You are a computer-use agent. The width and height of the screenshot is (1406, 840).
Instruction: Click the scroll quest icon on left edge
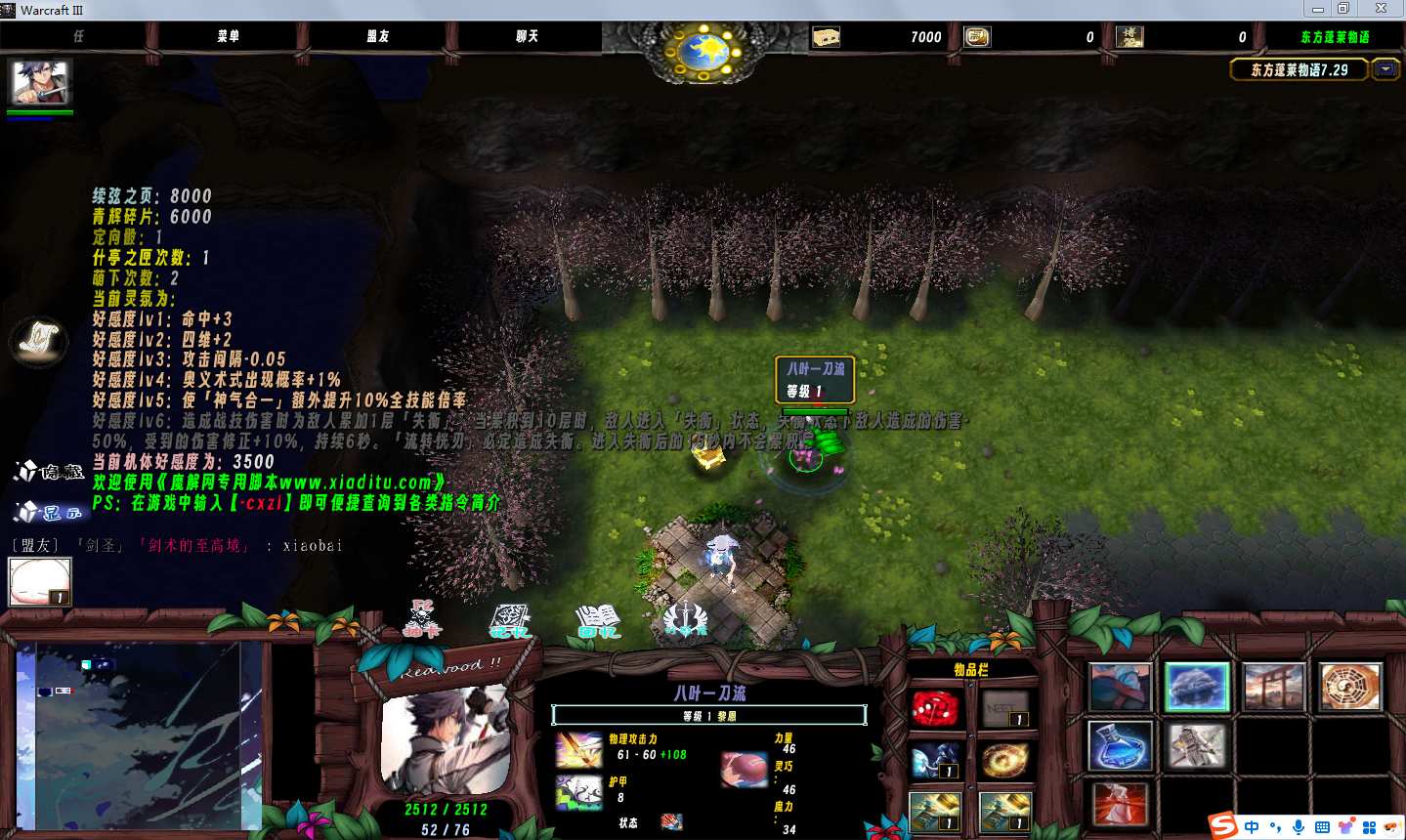(39, 341)
